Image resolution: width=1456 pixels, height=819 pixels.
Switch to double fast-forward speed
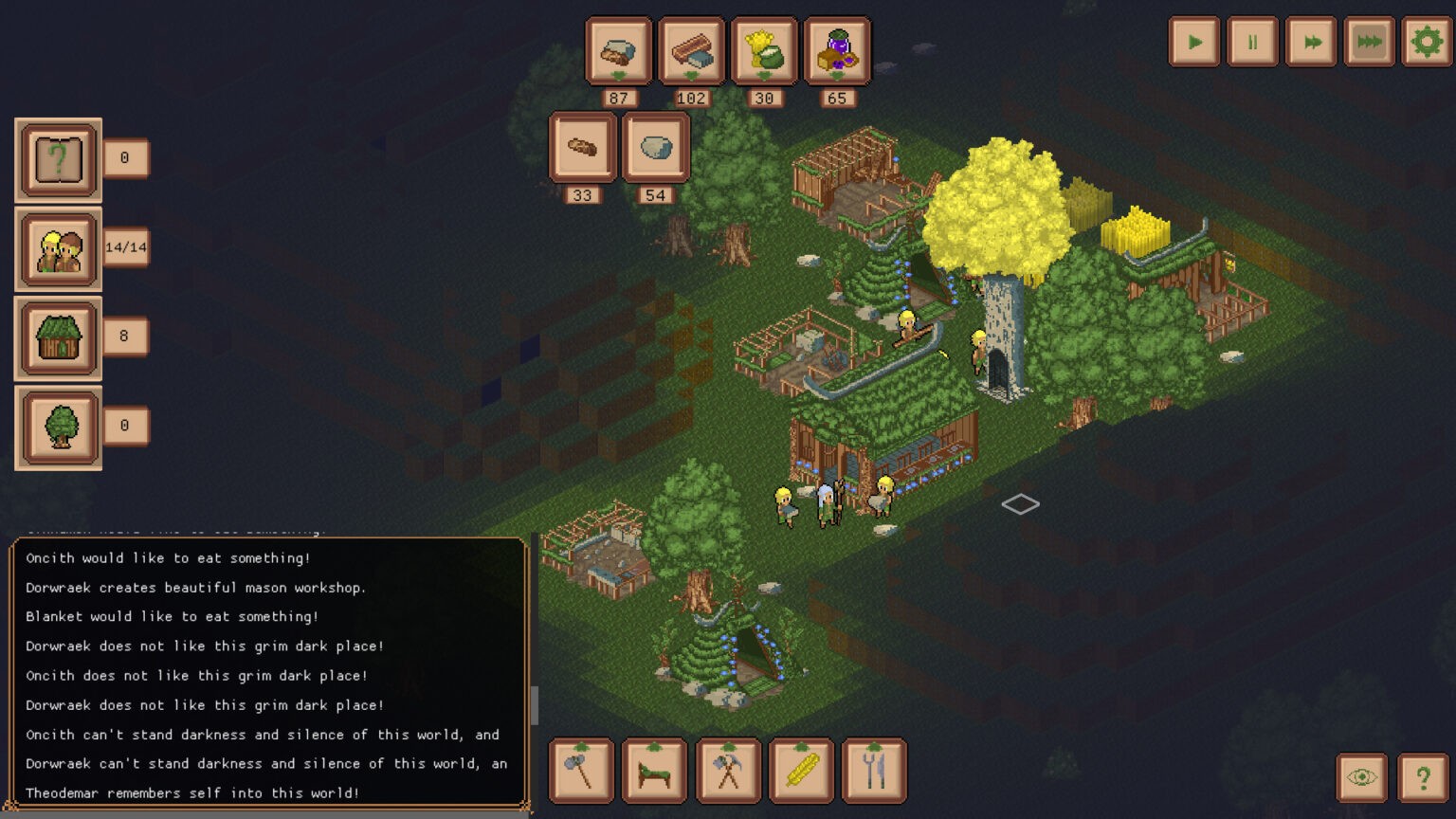tap(1311, 42)
